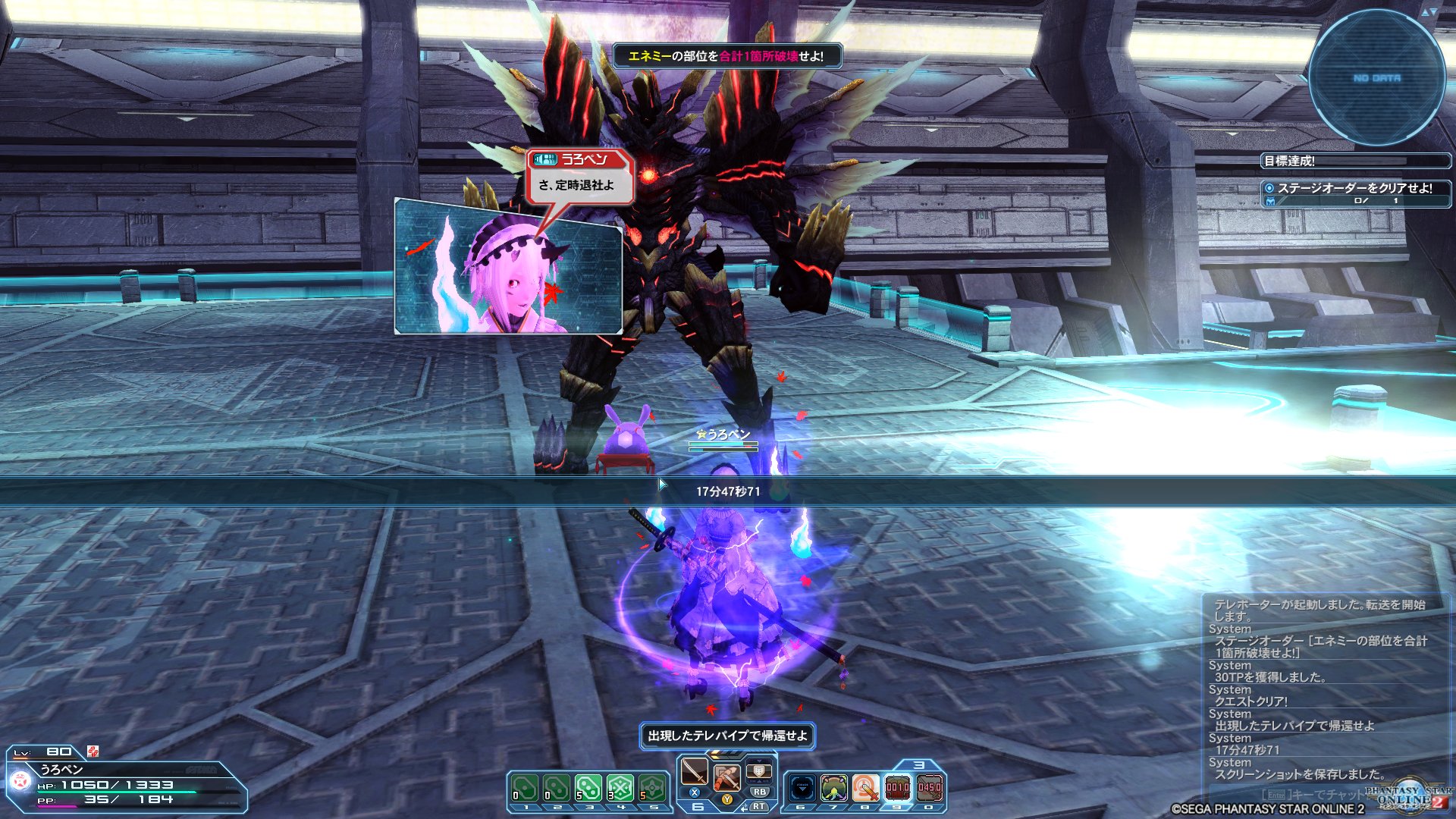This screenshot has height=819, width=1456.
Task: Click the chat input prompt field
Action: pyautogui.click(x=1312, y=794)
